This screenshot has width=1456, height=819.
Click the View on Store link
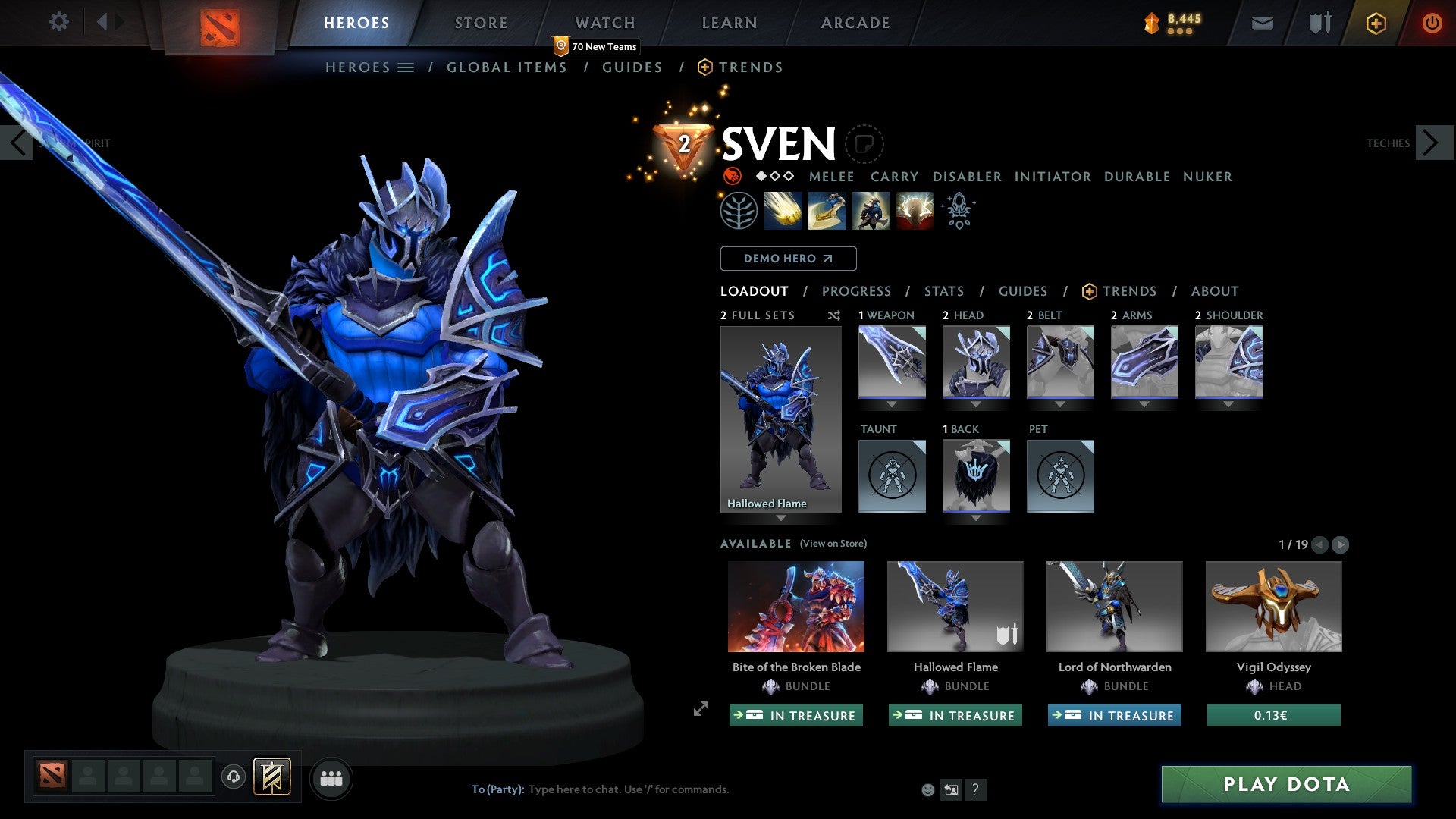pos(833,544)
